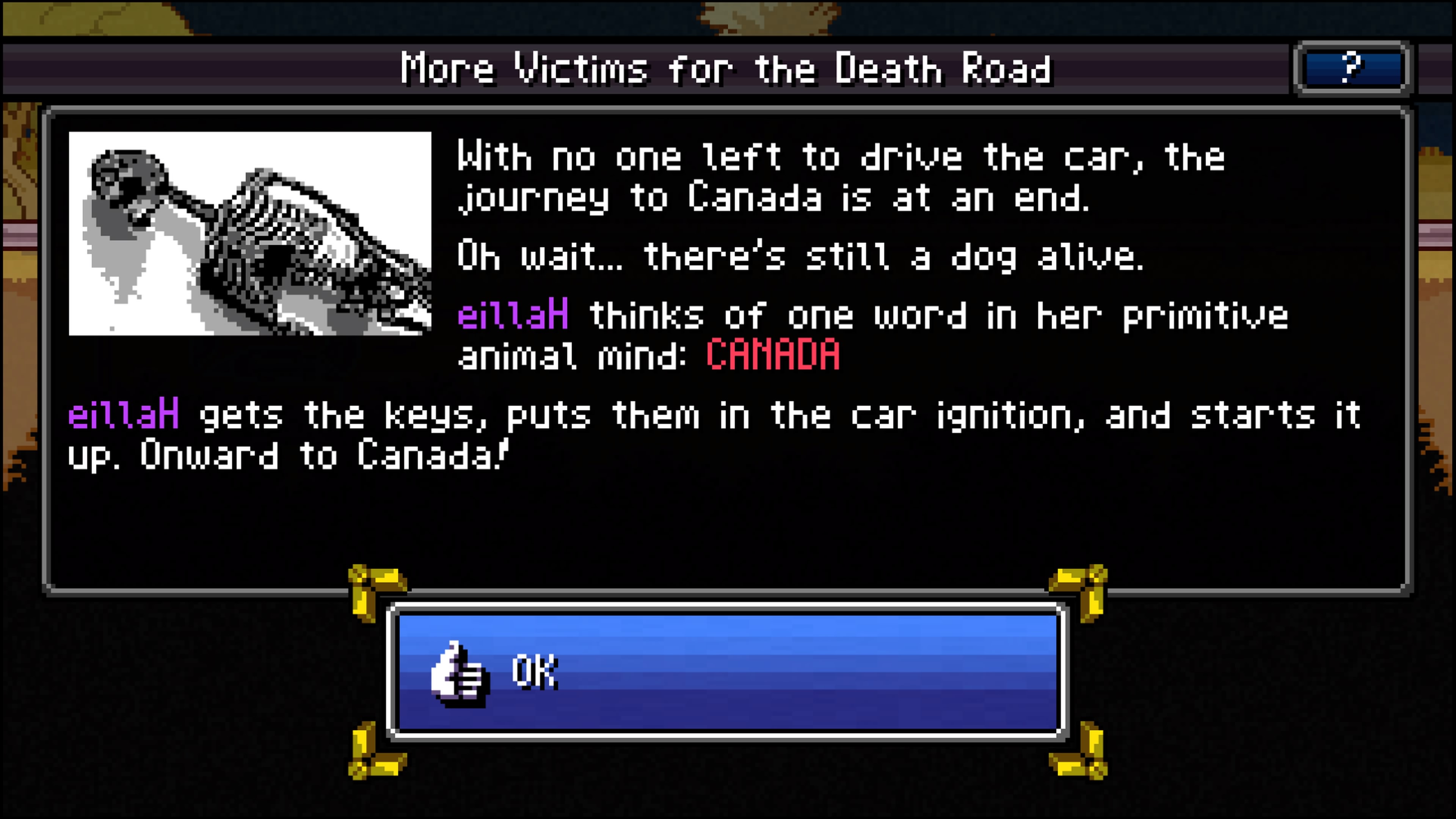Click the thumbs-up icon on the OK button

[458, 673]
